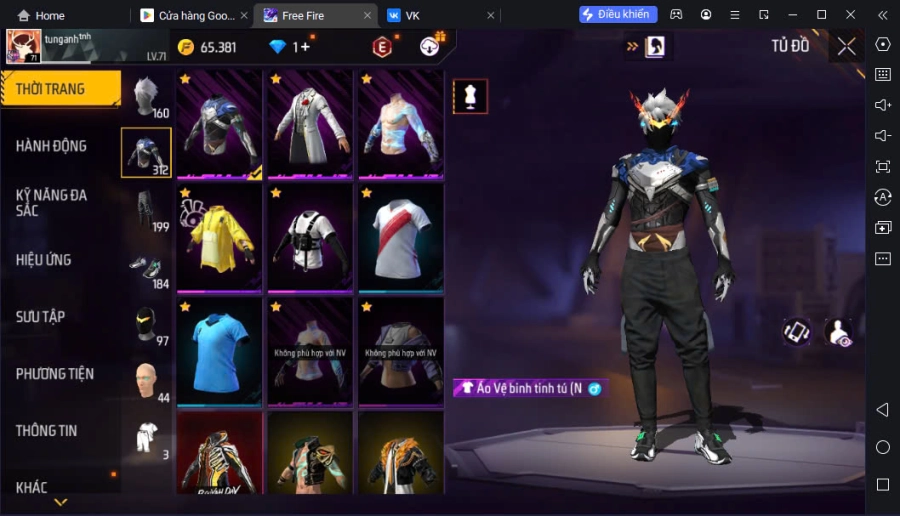Select the THÔNG TIN category
900x516 pixels.
pos(47,431)
